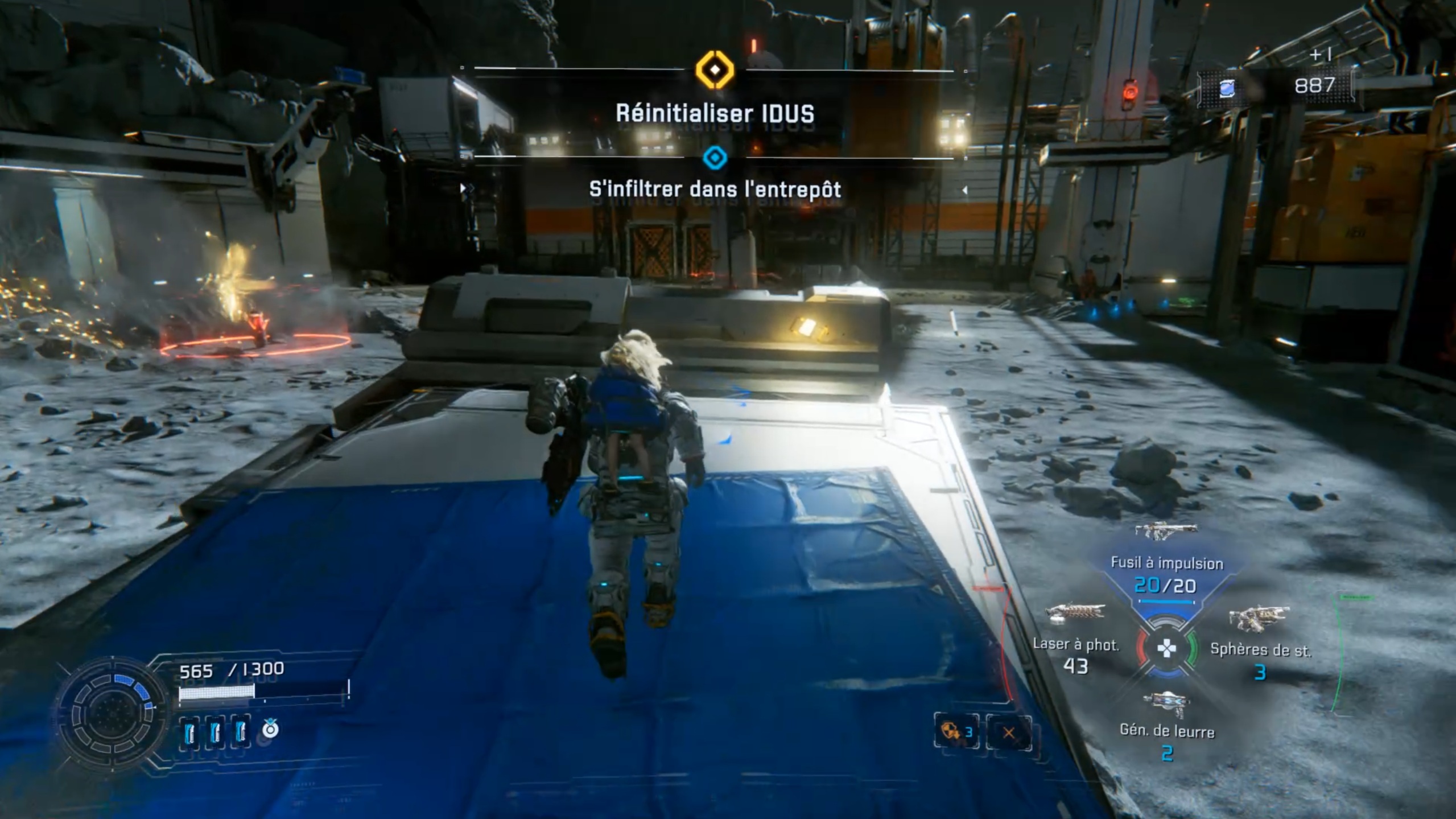
Task: Click the blue currency cube icon
Action: click(x=1227, y=89)
